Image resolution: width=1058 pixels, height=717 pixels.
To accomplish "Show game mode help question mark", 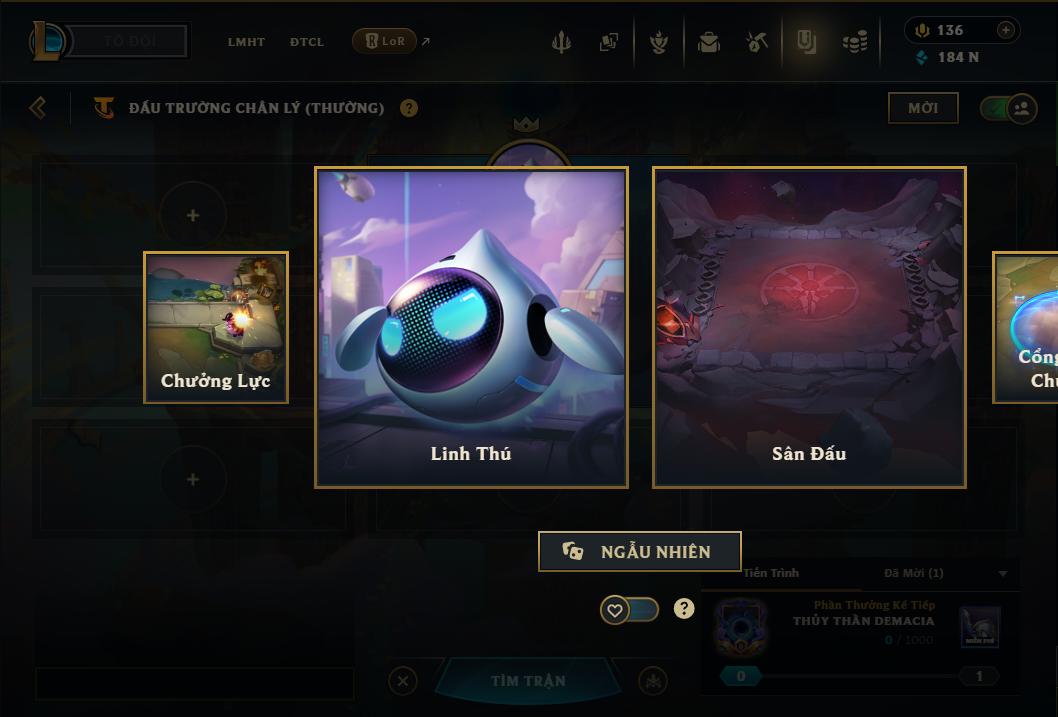I will point(409,108).
